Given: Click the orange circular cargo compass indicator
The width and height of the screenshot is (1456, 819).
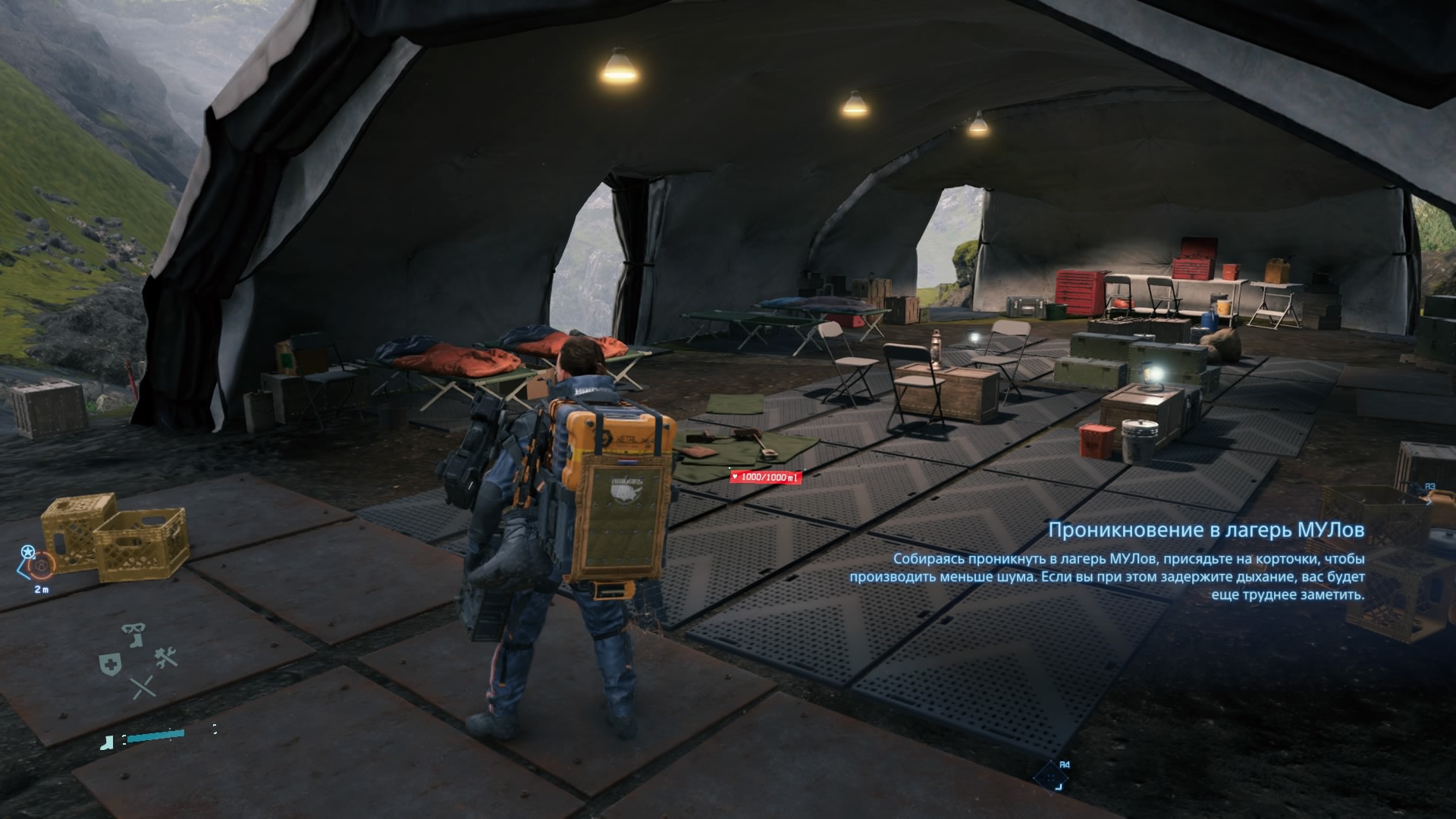Looking at the screenshot, I should click(41, 565).
